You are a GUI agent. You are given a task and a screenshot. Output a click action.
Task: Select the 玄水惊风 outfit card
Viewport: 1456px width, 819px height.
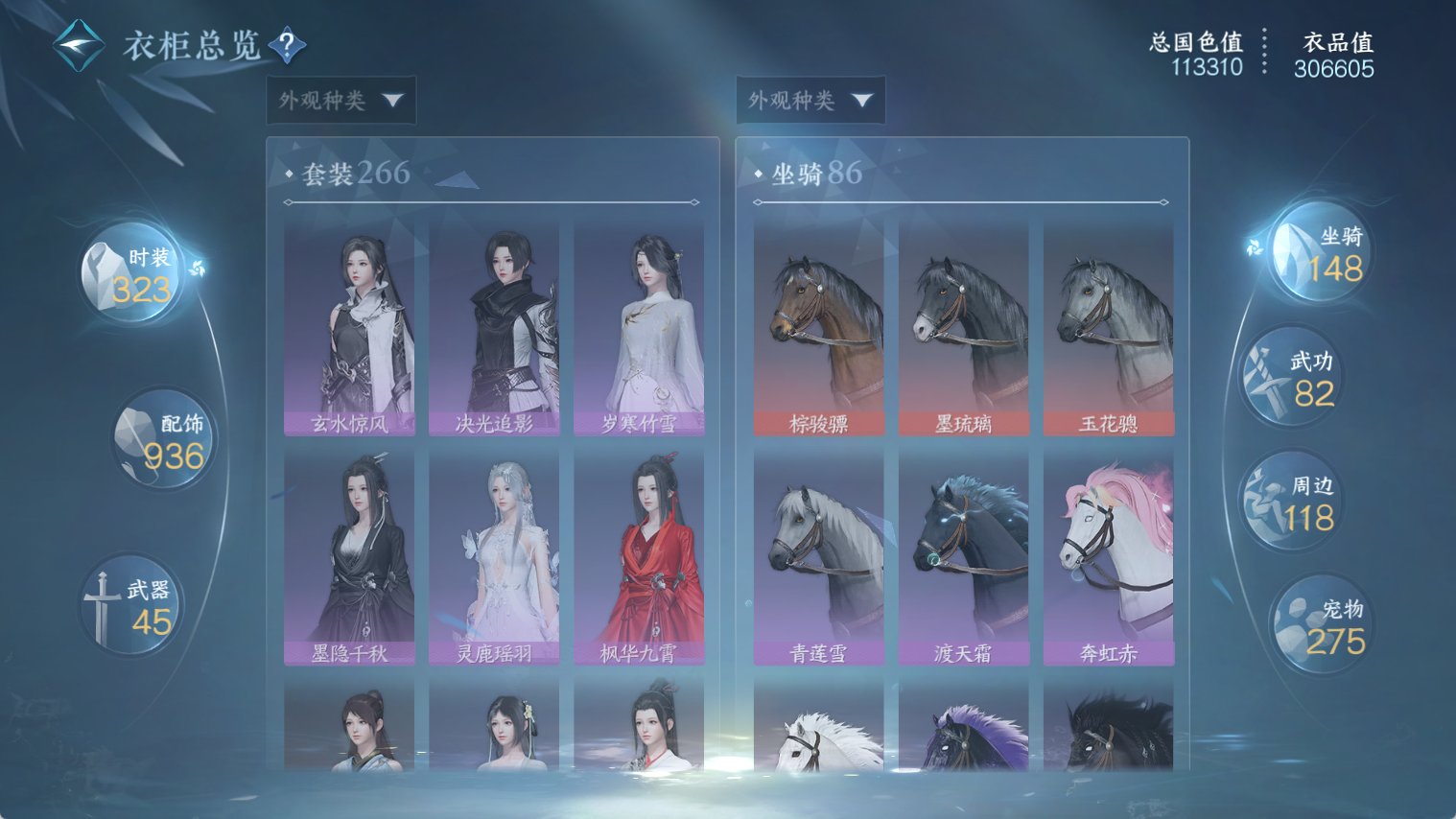(x=349, y=329)
